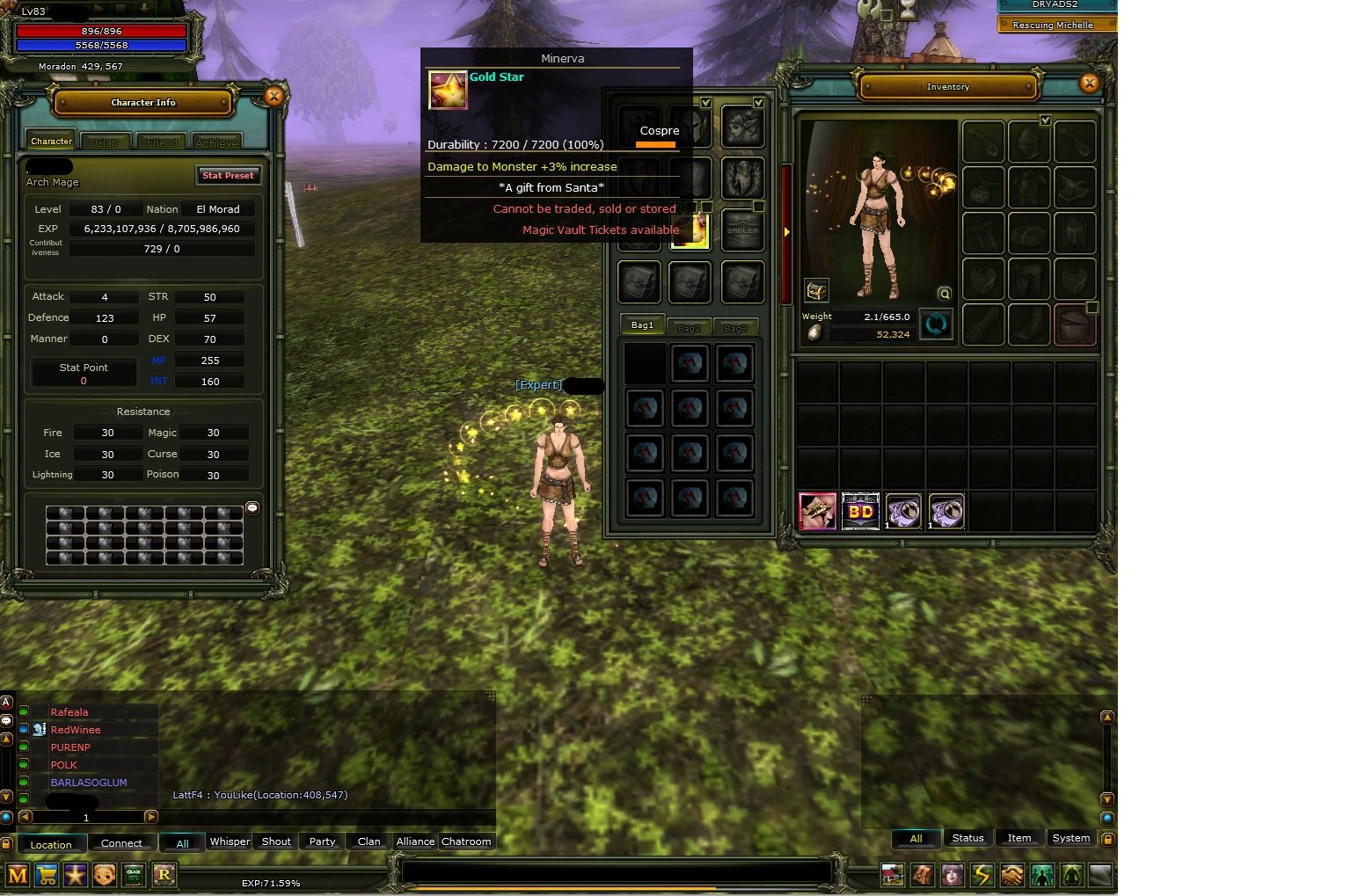Open the Clan tab in Character Info

click(x=106, y=141)
